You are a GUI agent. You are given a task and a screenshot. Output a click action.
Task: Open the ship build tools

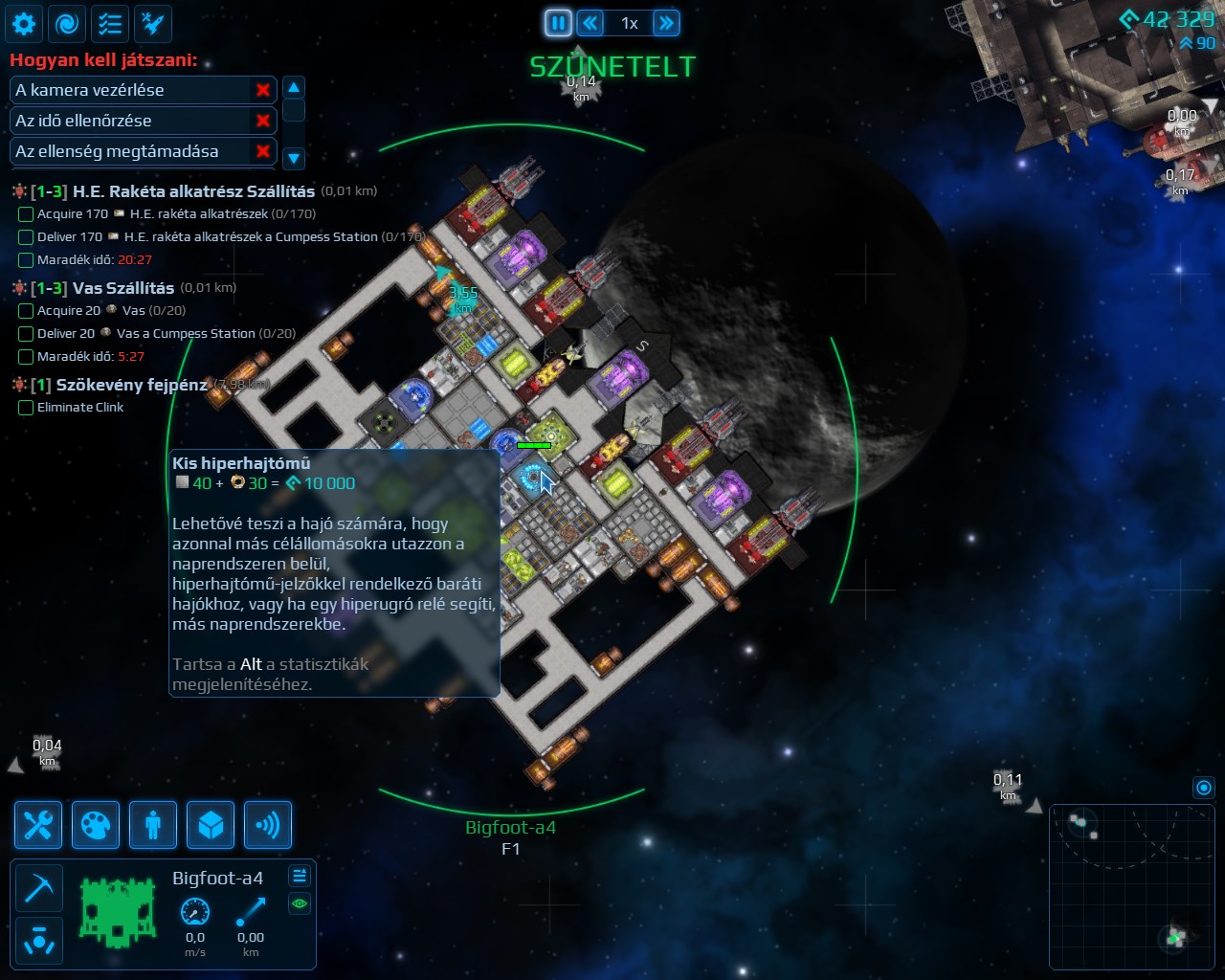pos(38,825)
